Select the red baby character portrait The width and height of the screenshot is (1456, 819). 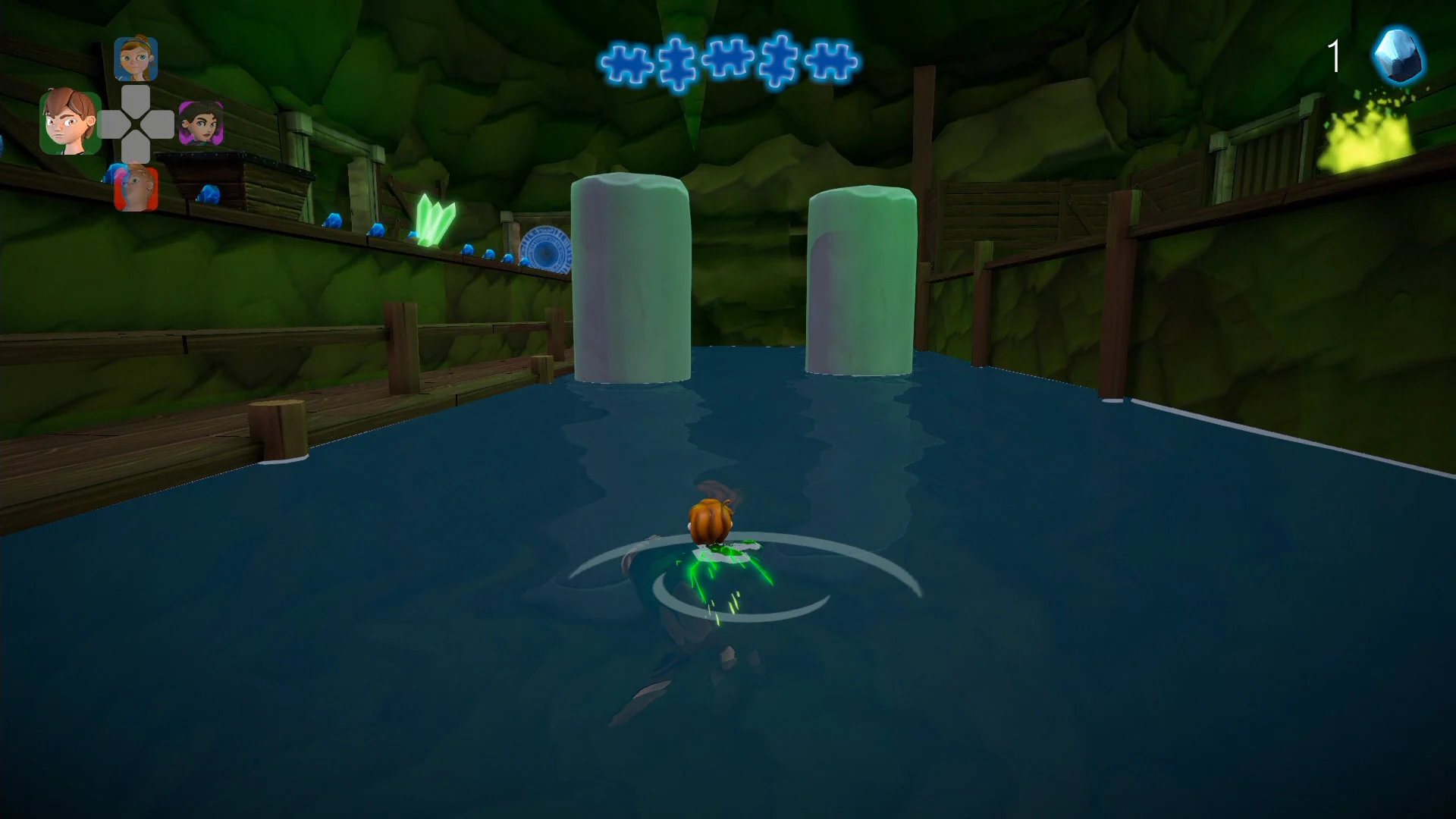[x=135, y=186]
